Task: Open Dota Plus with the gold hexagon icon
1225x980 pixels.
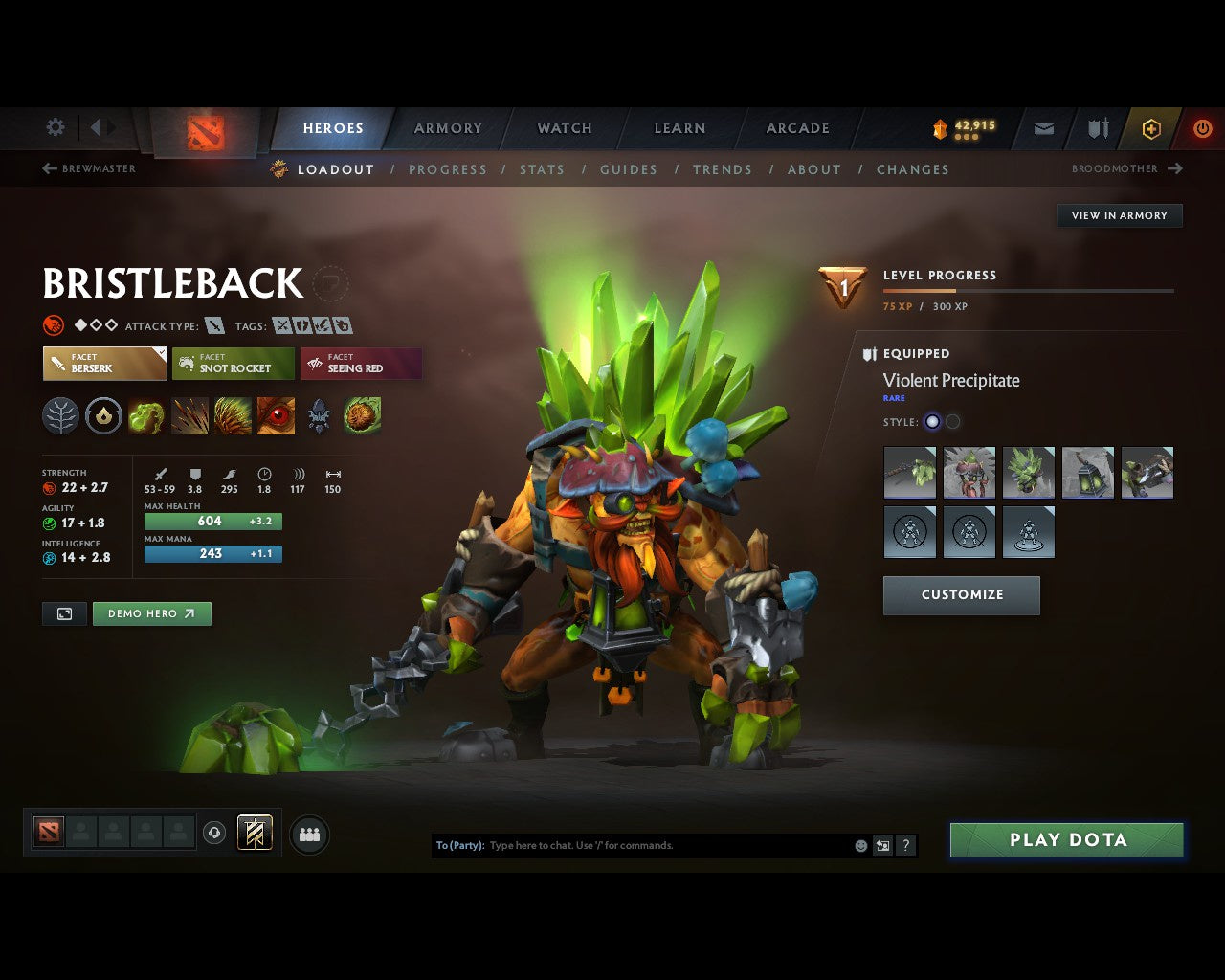Action: (1150, 128)
